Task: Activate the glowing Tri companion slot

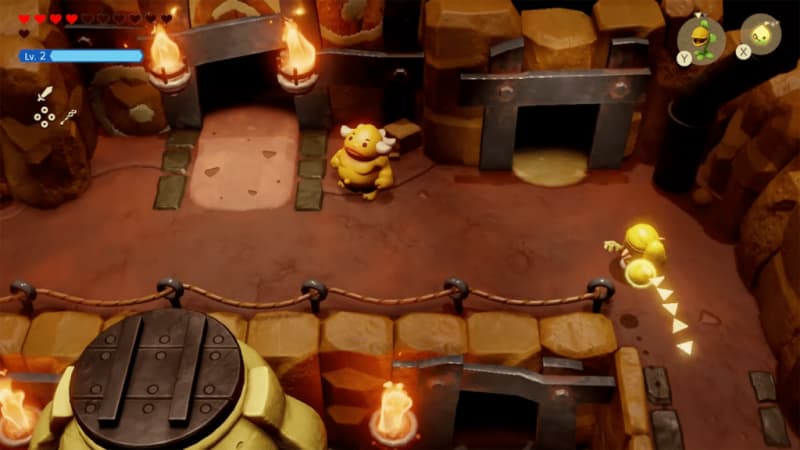Action: [x=761, y=35]
